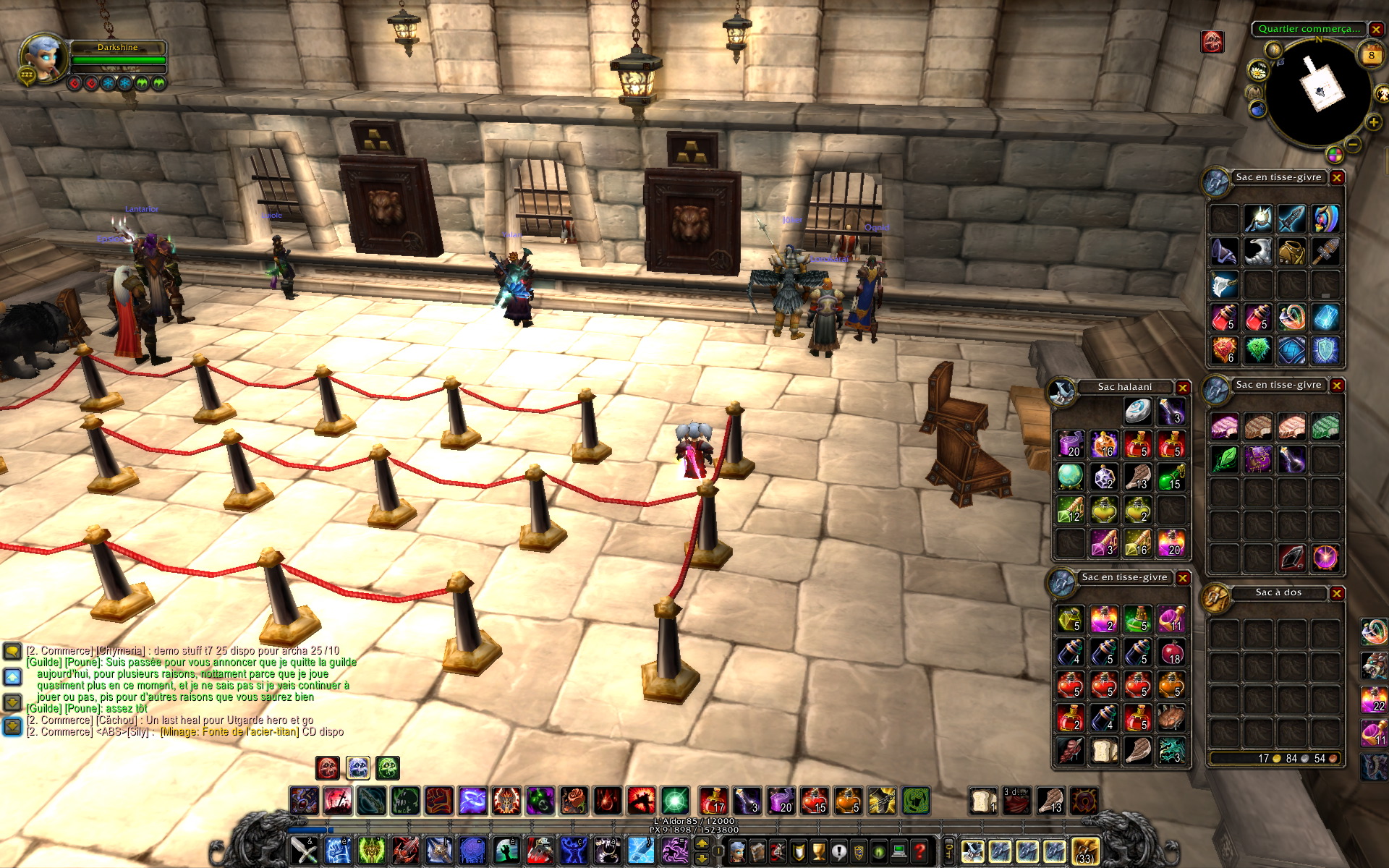Open the character info portrait micro button

pos(737,851)
